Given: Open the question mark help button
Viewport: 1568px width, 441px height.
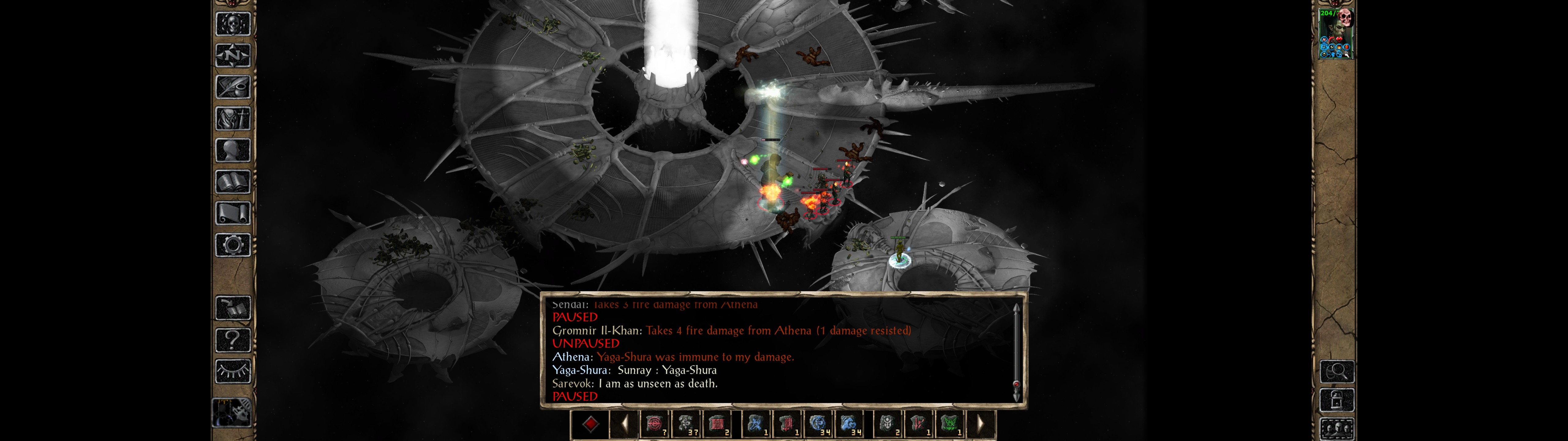Looking at the screenshot, I should pyautogui.click(x=232, y=339).
